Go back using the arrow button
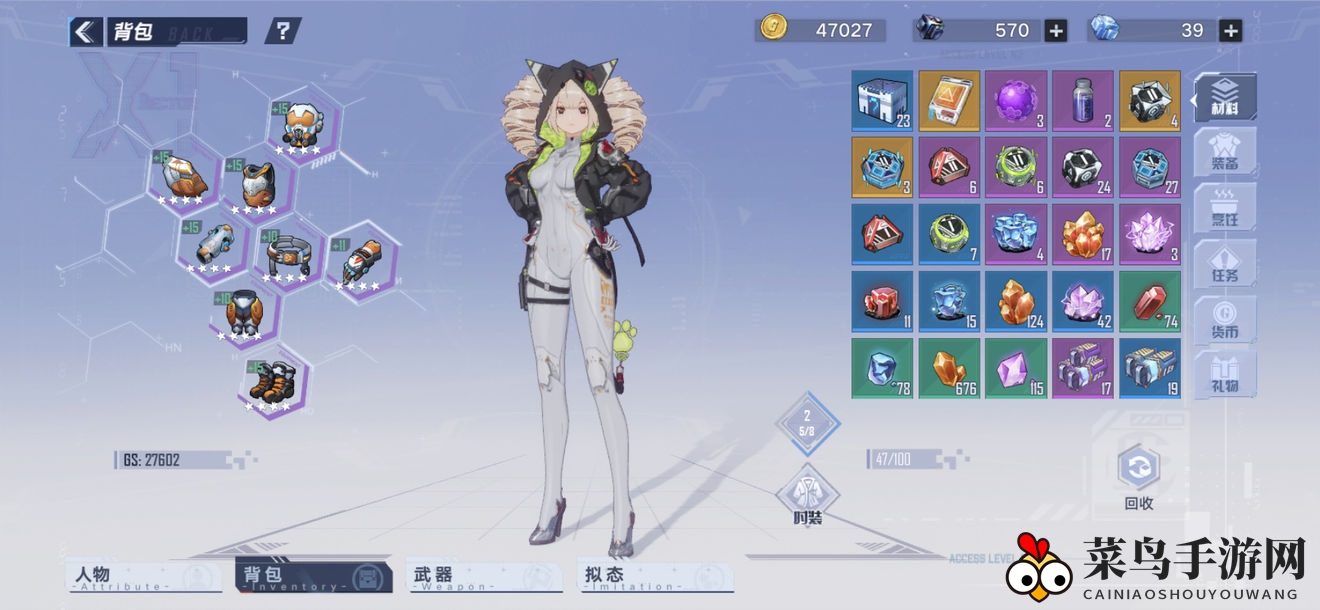 pyautogui.click(x=86, y=32)
